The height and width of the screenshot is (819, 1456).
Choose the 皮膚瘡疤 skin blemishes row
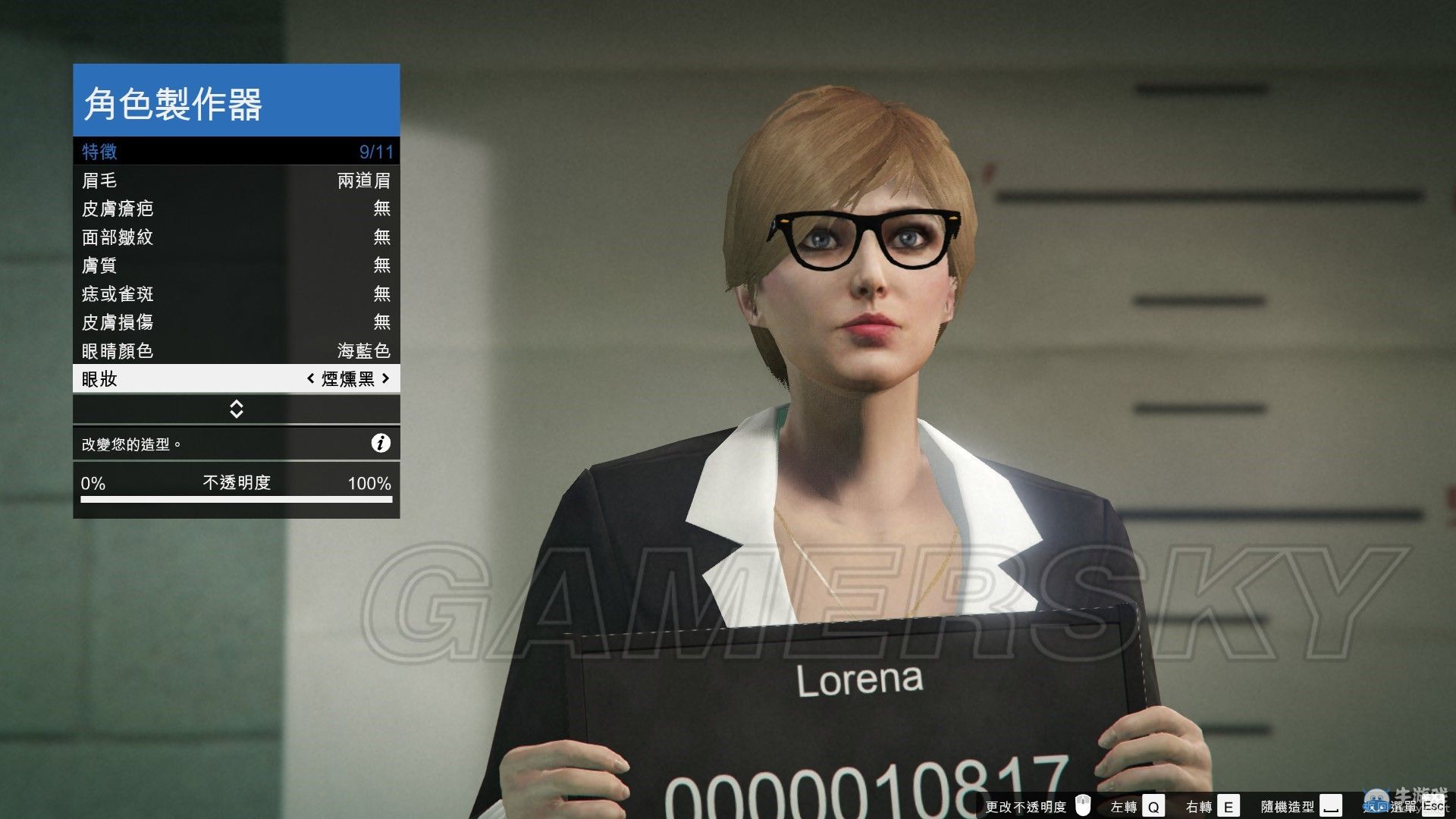[x=236, y=209]
